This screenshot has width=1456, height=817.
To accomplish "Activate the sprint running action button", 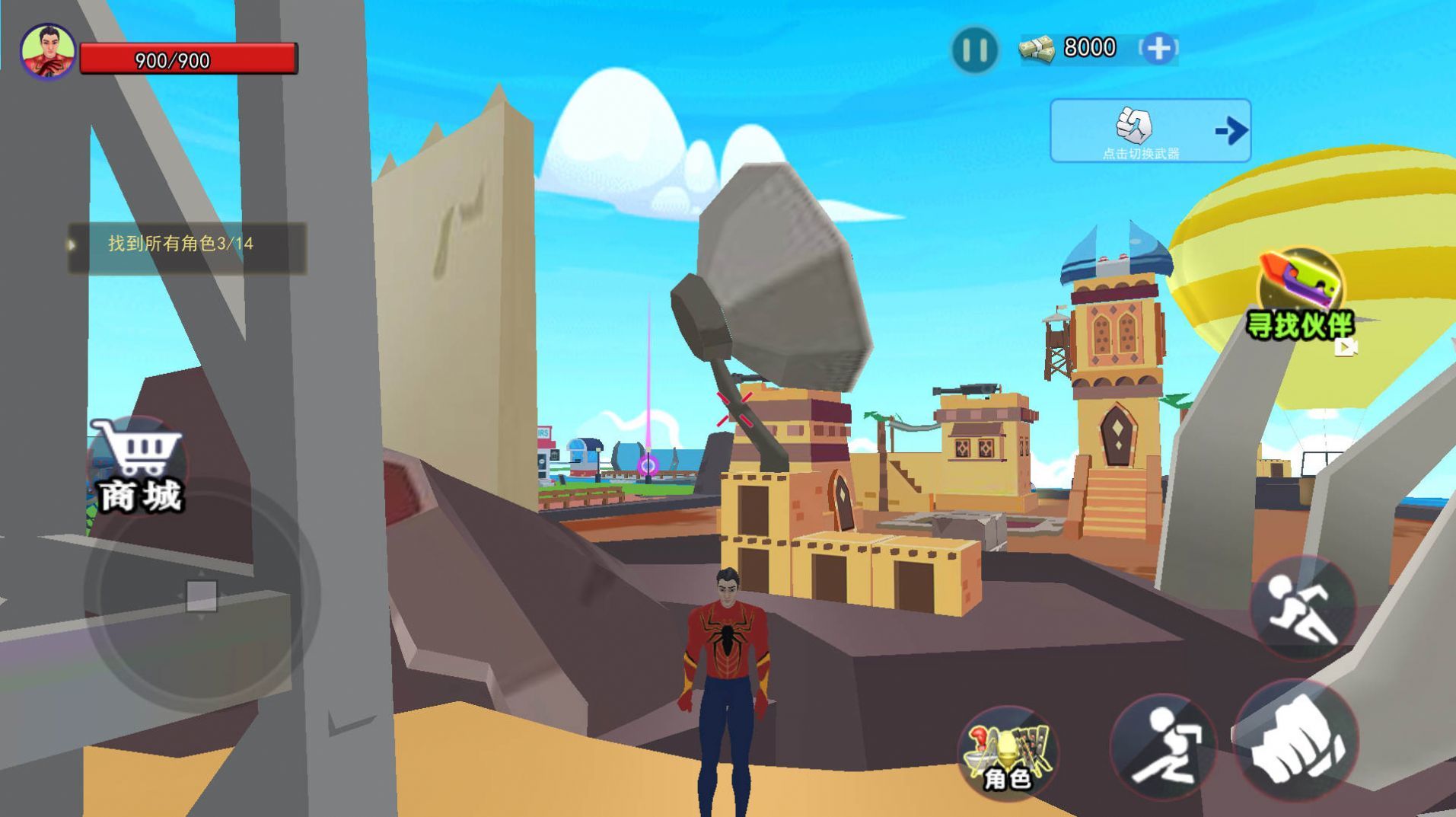I will tap(1302, 608).
